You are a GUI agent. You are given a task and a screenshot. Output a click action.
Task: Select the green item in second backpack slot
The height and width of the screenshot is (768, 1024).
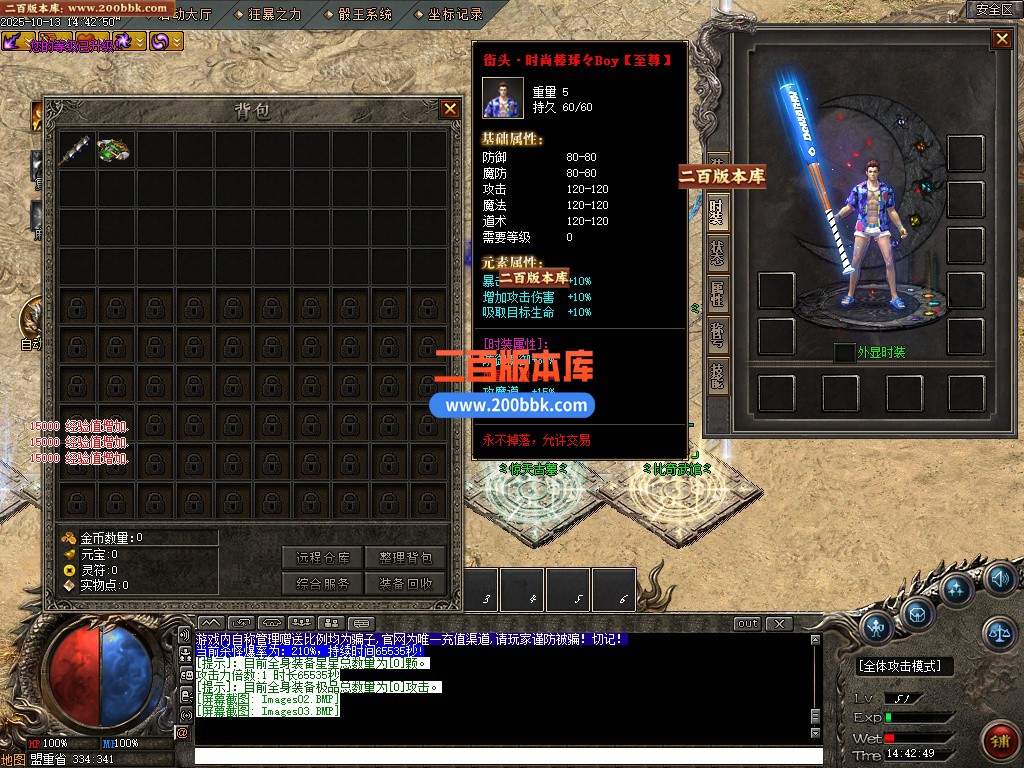(x=115, y=150)
